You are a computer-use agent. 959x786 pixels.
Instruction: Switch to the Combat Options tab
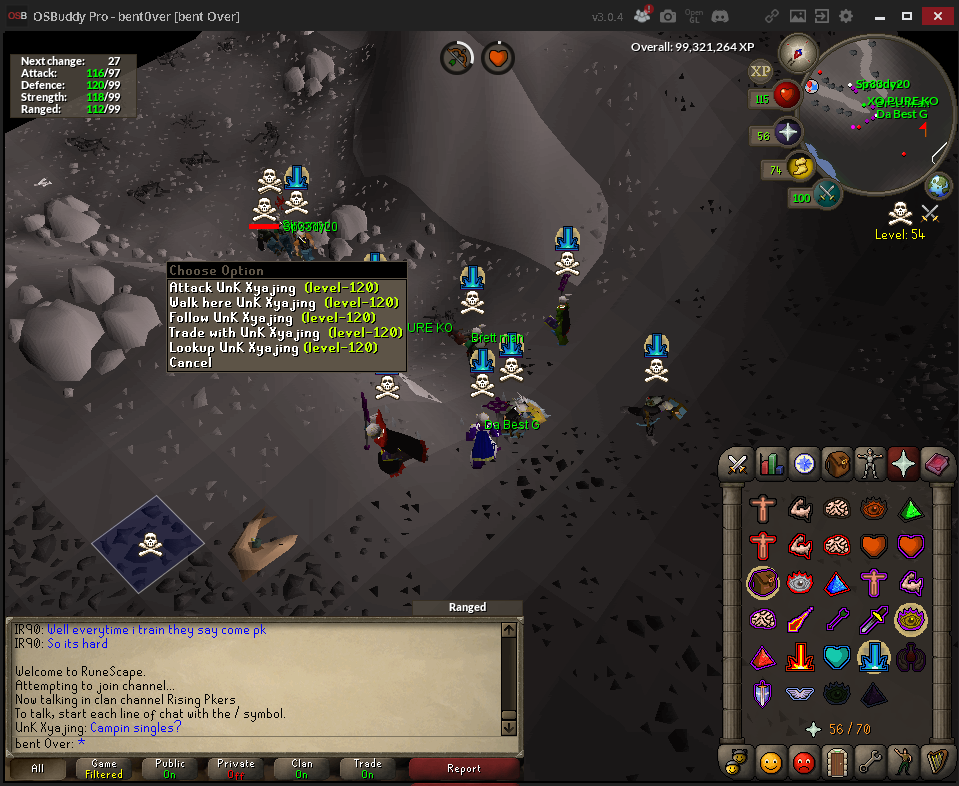point(738,464)
